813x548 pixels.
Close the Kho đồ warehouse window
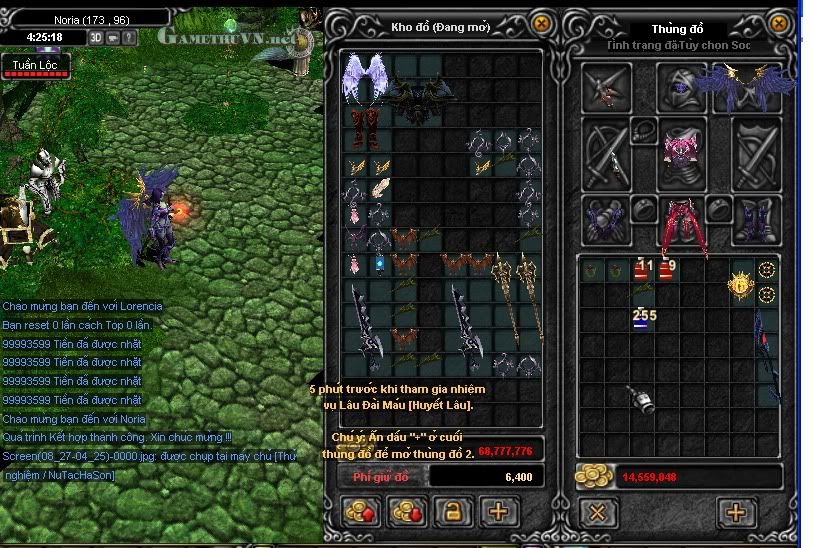click(541, 22)
